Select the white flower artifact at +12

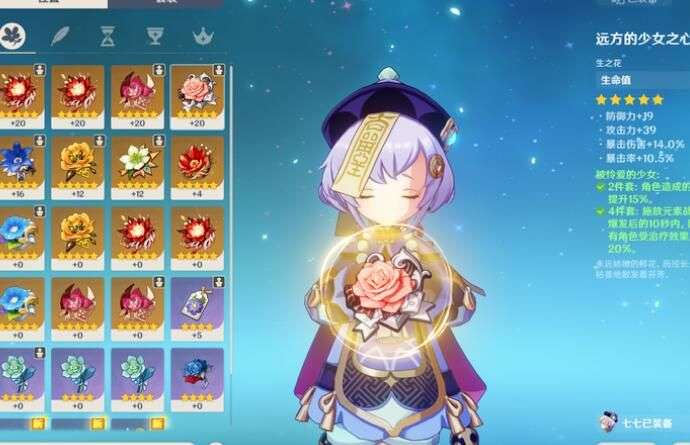137,163
